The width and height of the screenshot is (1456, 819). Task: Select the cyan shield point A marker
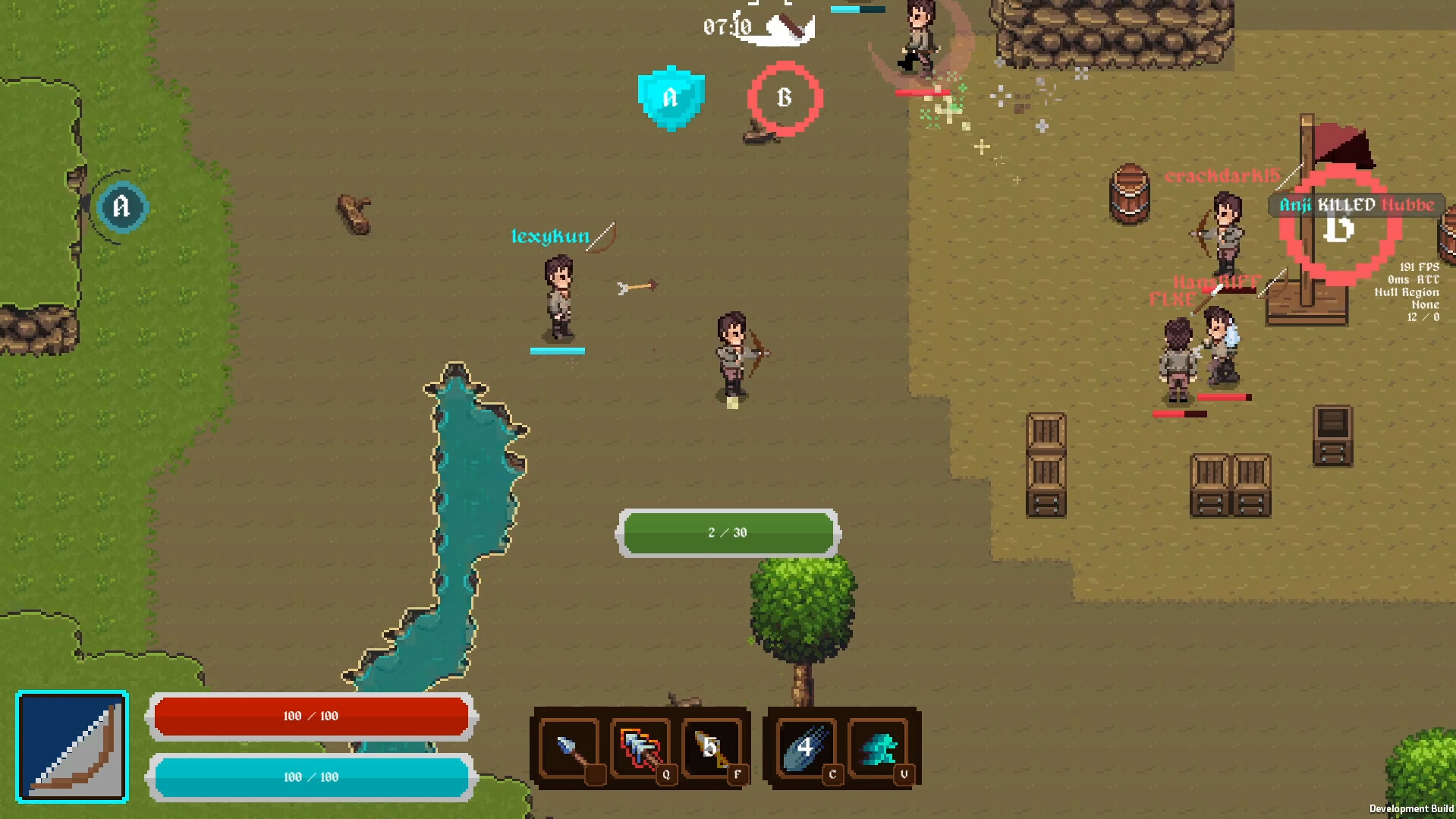[671, 98]
